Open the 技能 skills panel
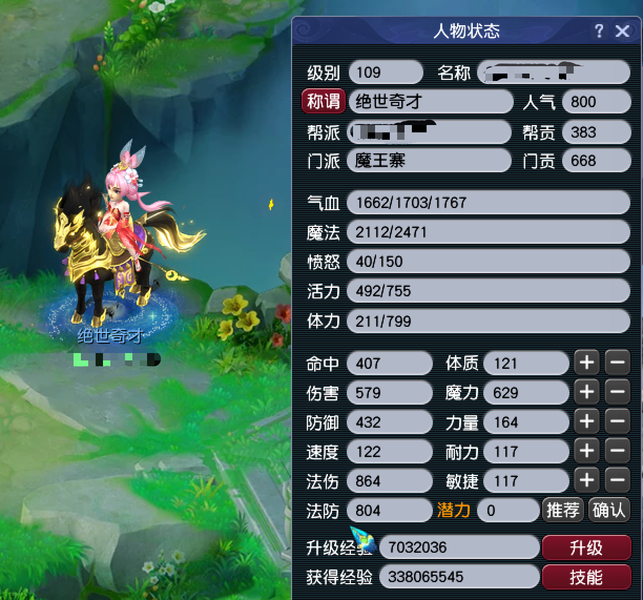The height and width of the screenshot is (600, 643). tap(586, 577)
